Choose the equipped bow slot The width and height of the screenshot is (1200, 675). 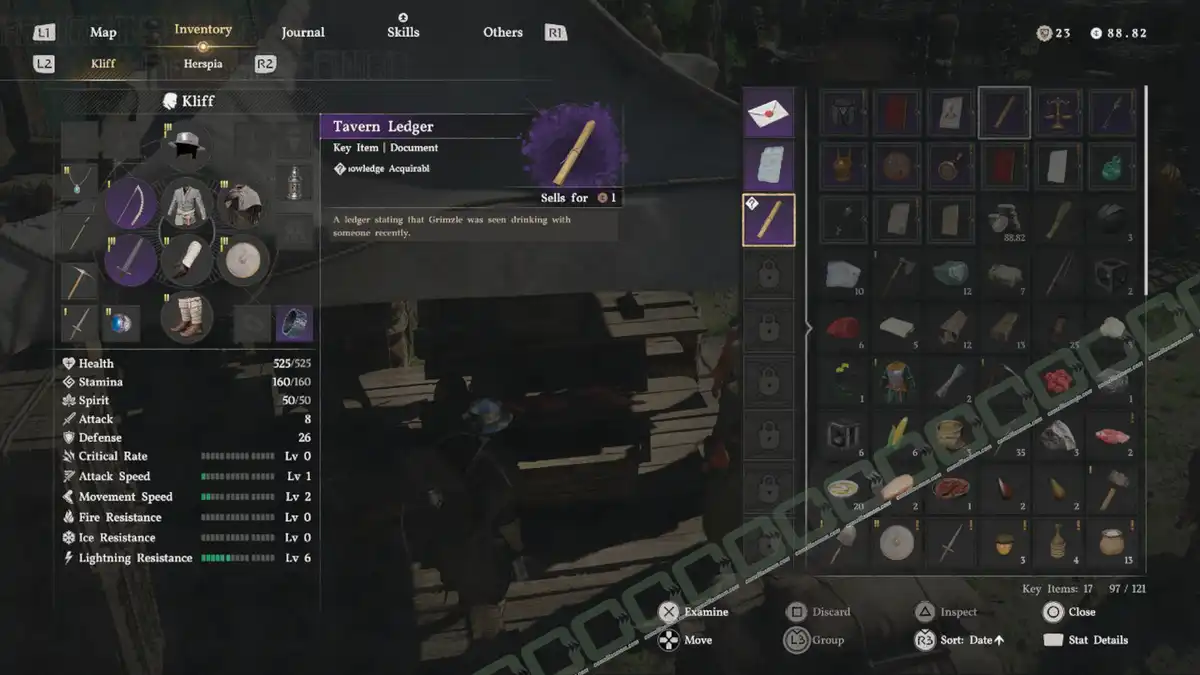[131, 204]
